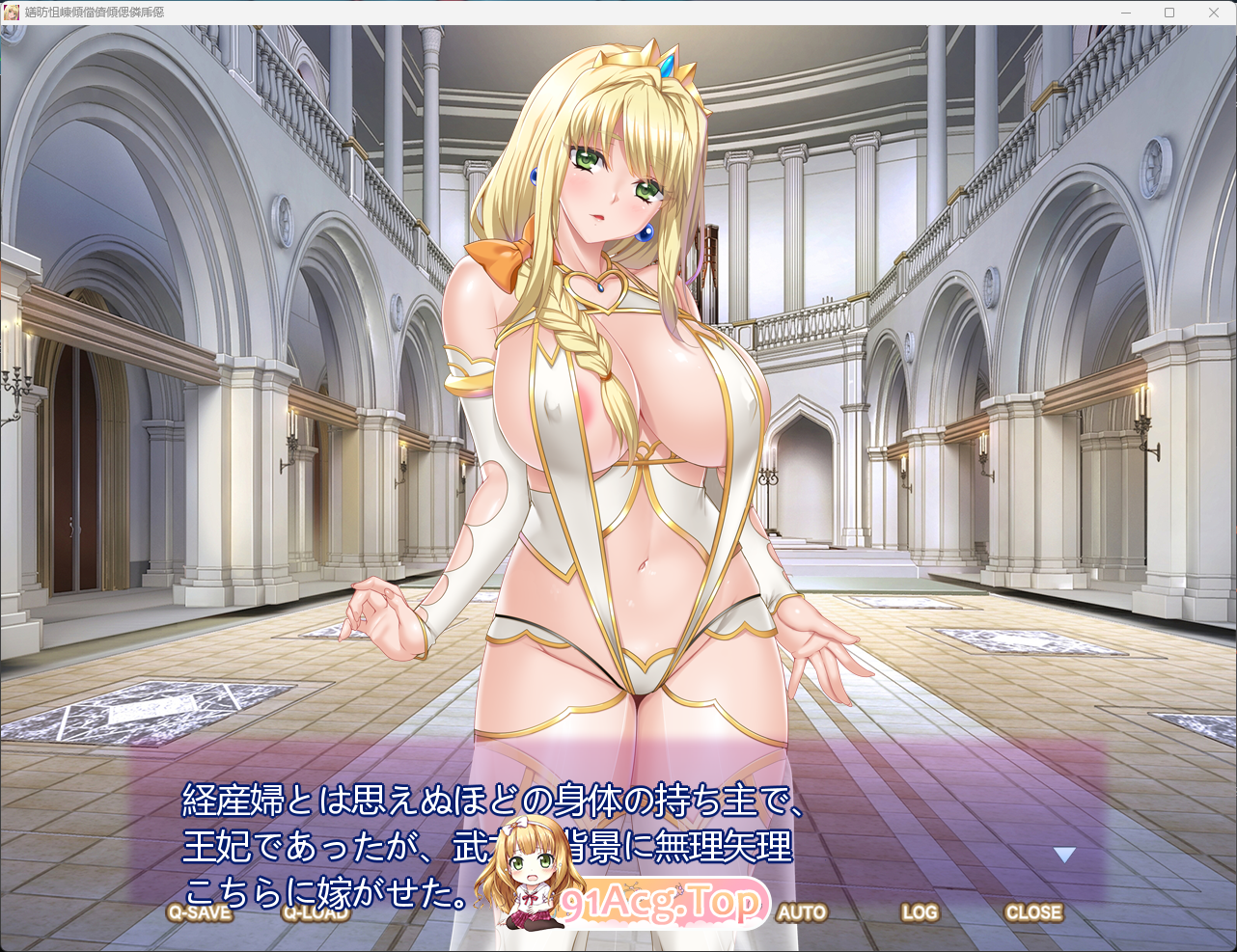Minimize the game window
This screenshot has height=952, width=1237.
(1125, 13)
